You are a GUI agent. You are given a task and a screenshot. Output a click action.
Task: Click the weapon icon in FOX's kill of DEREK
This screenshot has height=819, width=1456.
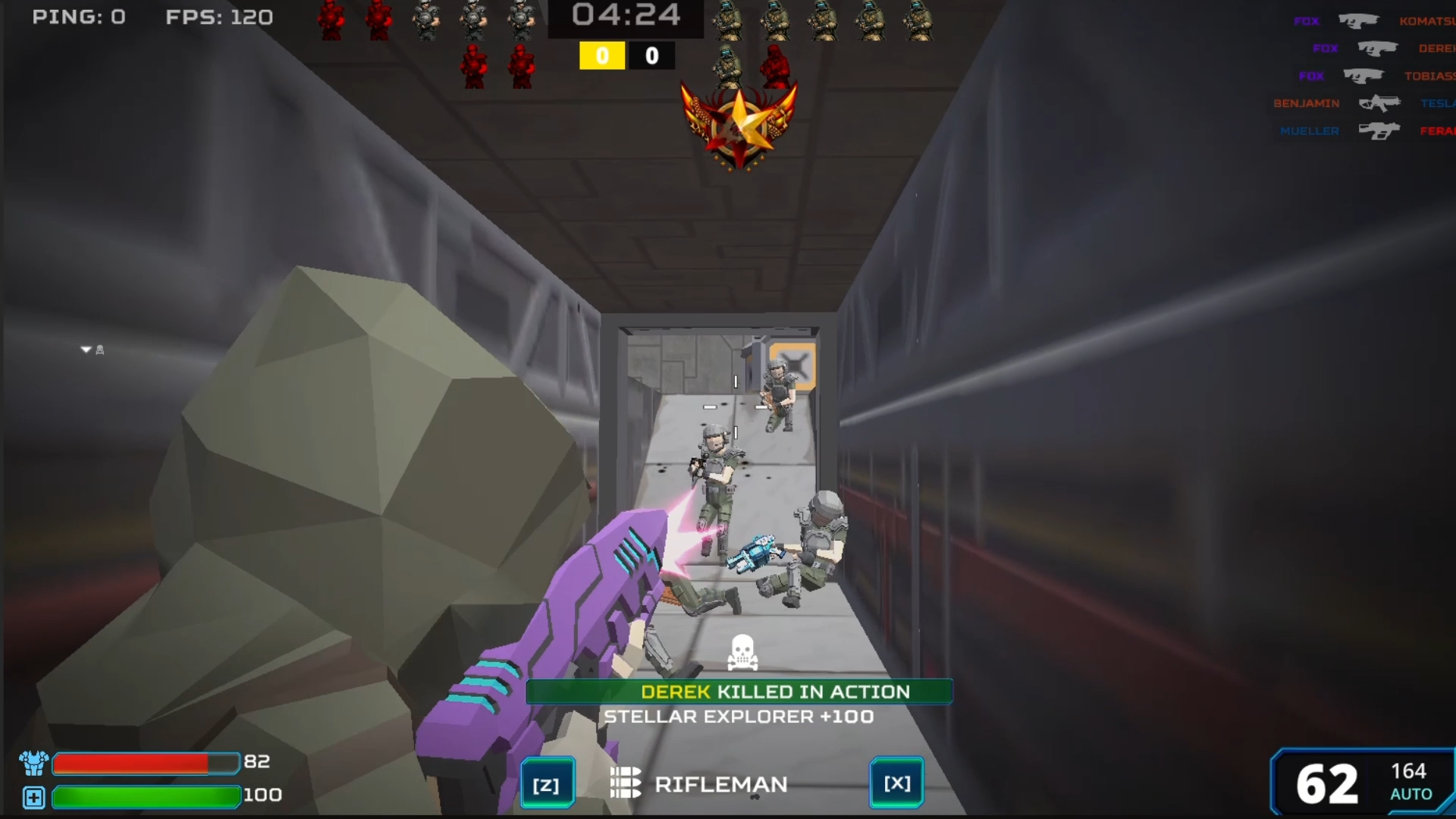click(1378, 48)
